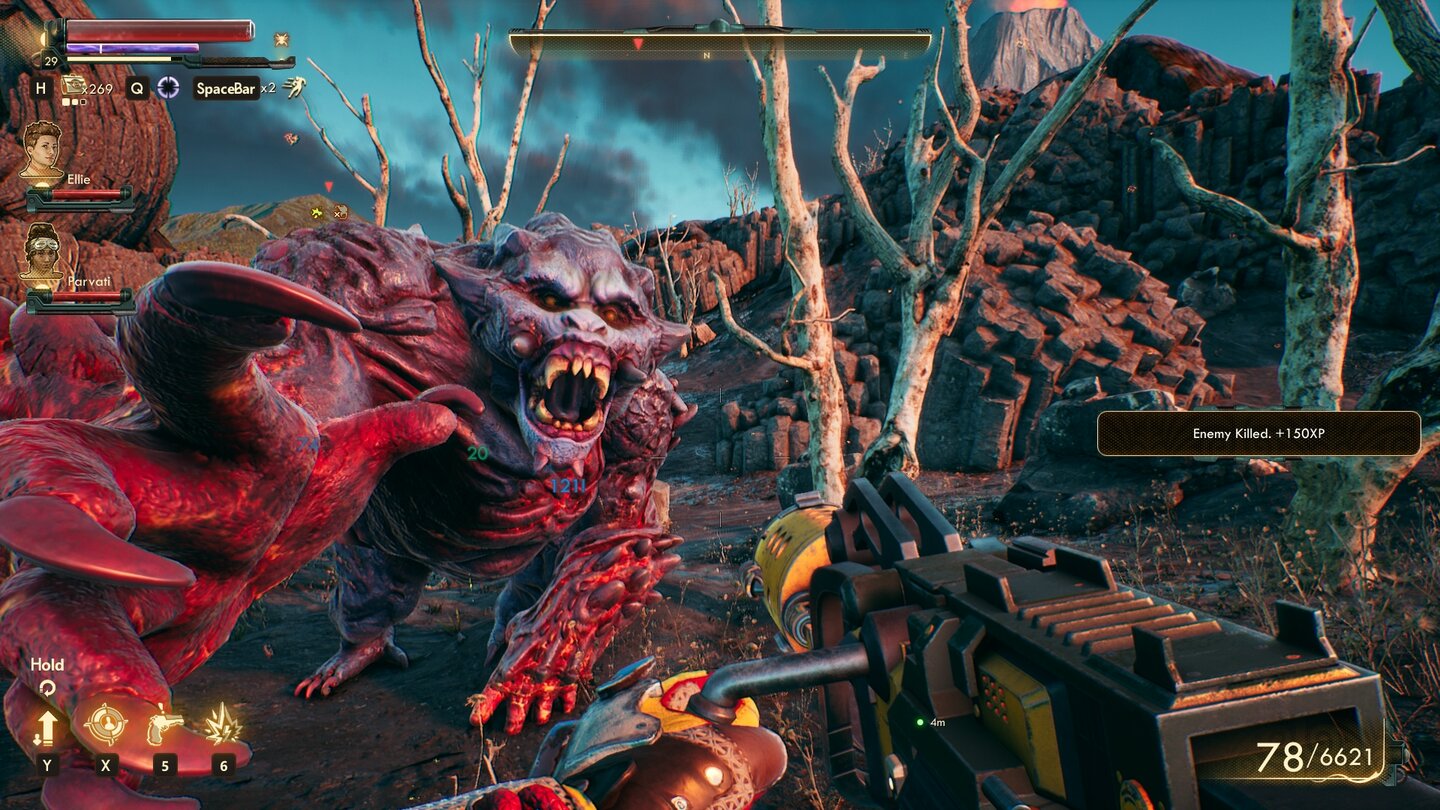This screenshot has width=1440, height=810.
Task: Activate the explosion burst companion ability
Action: tap(222, 725)
